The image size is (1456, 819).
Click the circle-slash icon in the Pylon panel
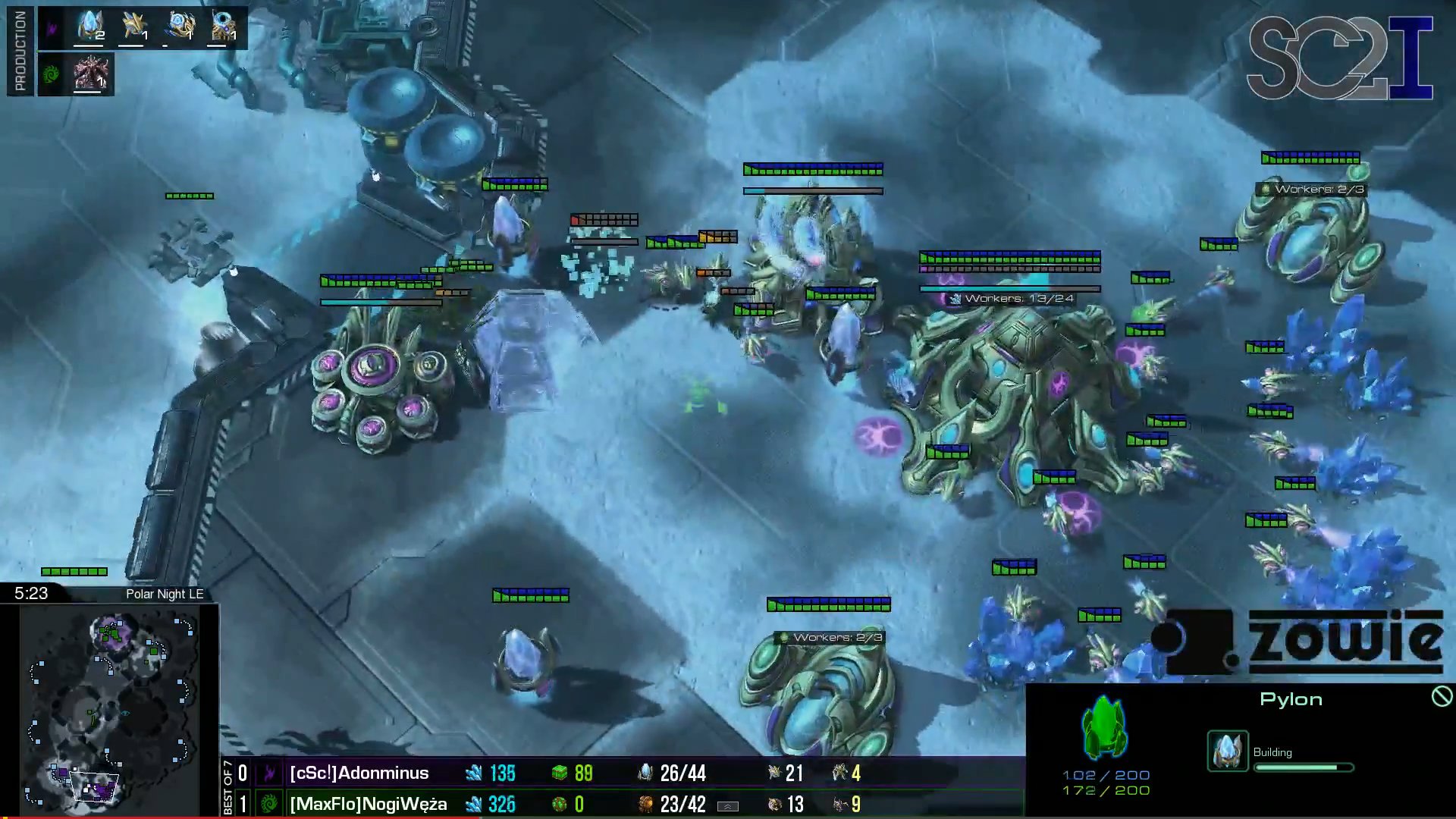click(x=1442, y=696)
